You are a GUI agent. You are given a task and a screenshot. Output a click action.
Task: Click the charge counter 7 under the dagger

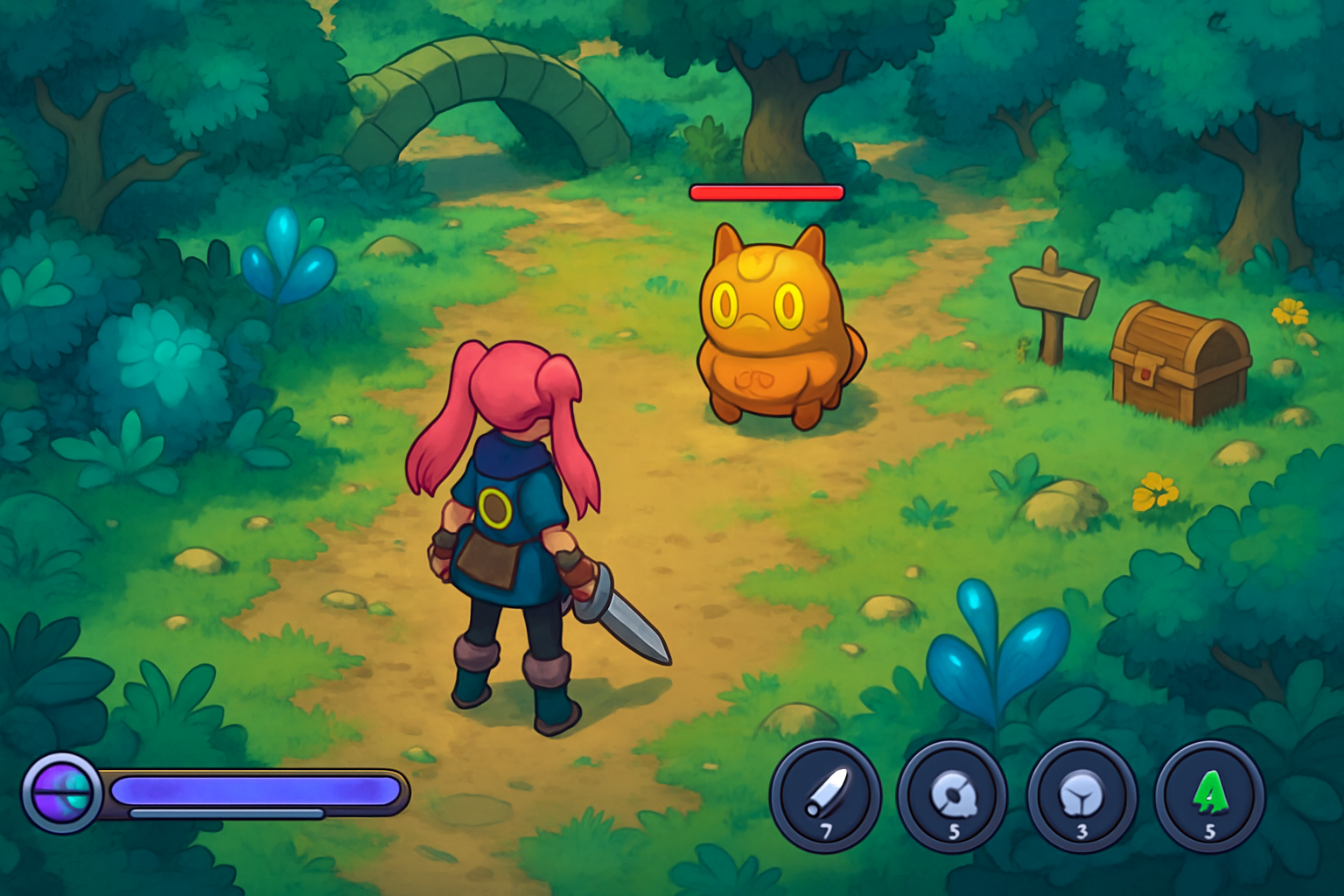pos(827,831)
